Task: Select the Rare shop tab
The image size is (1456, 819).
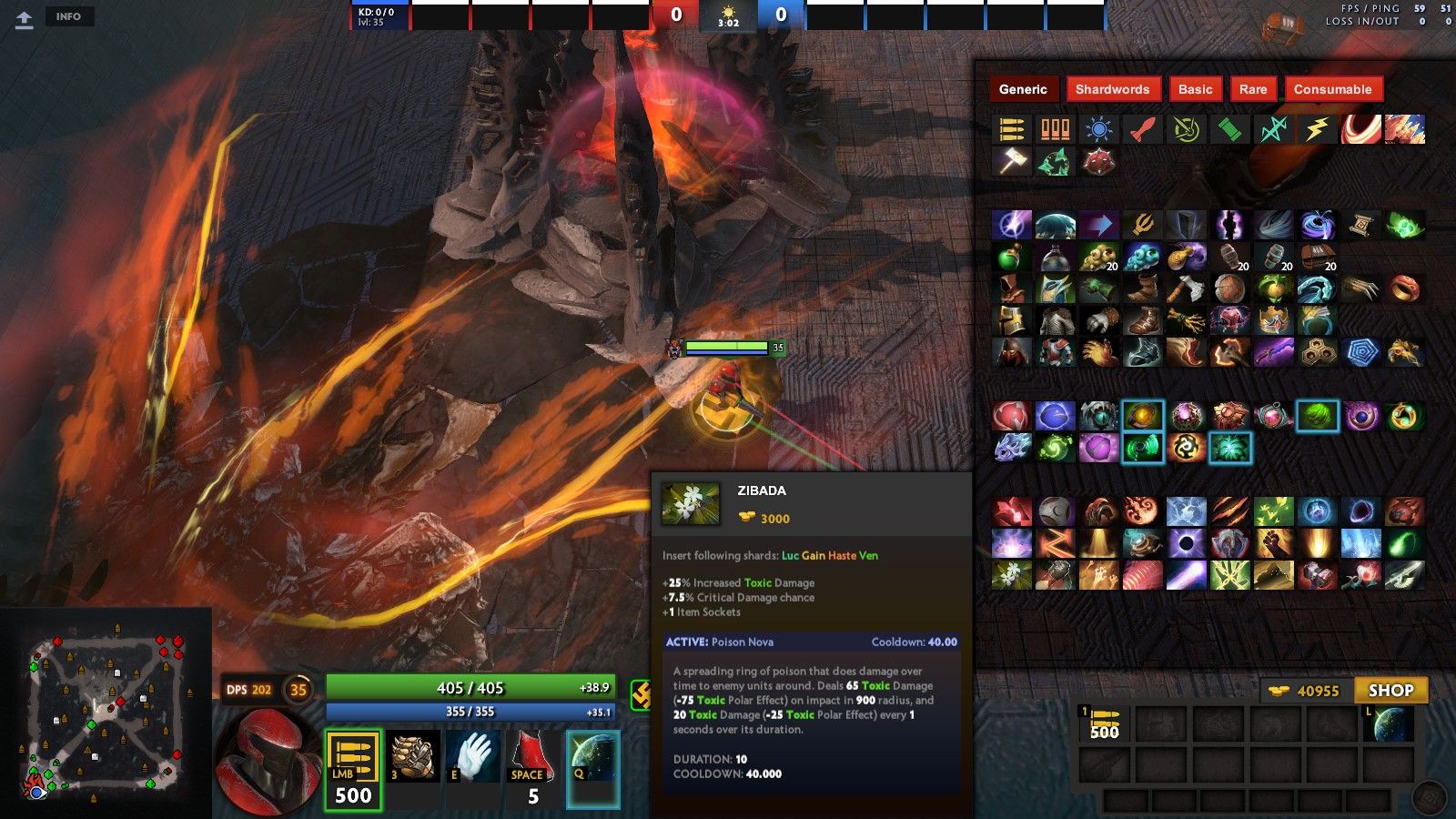Action: (1252, 89)
